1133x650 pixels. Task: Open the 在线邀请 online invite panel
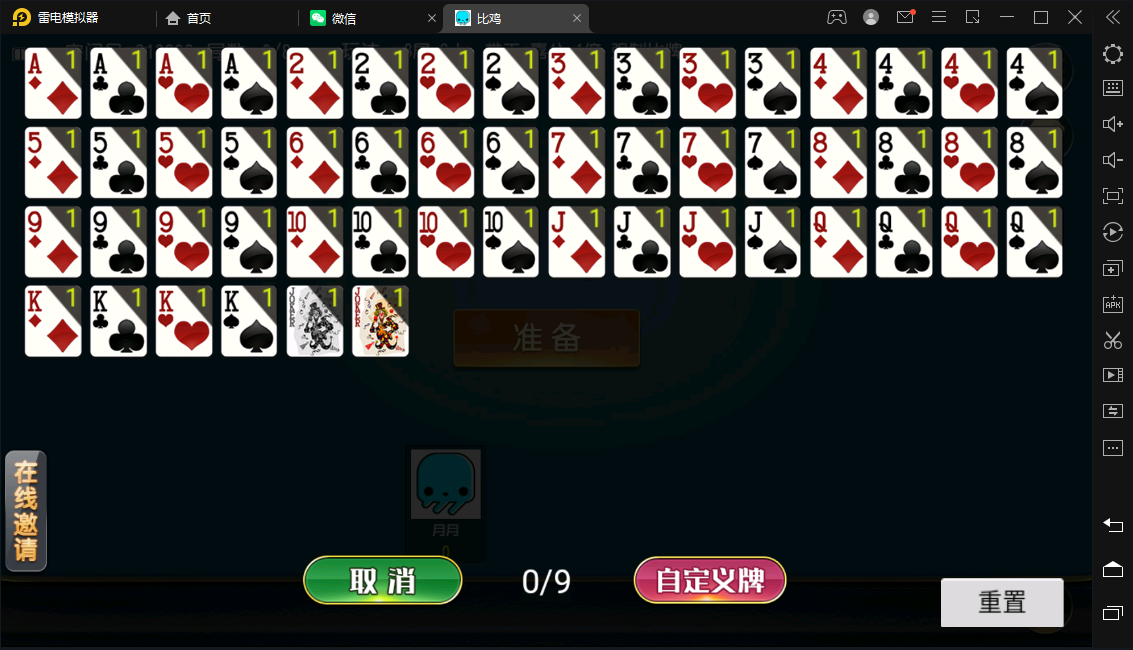[x=26, y=511]
